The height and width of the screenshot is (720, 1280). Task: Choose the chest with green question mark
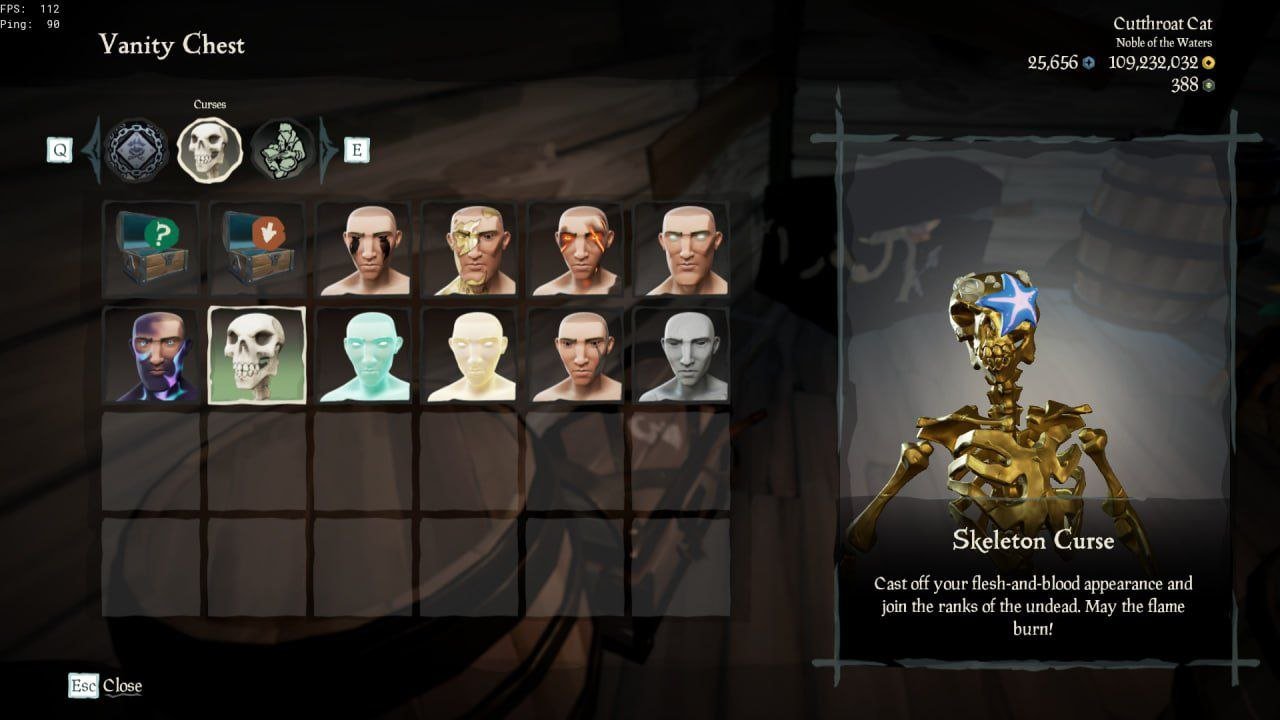151,250
